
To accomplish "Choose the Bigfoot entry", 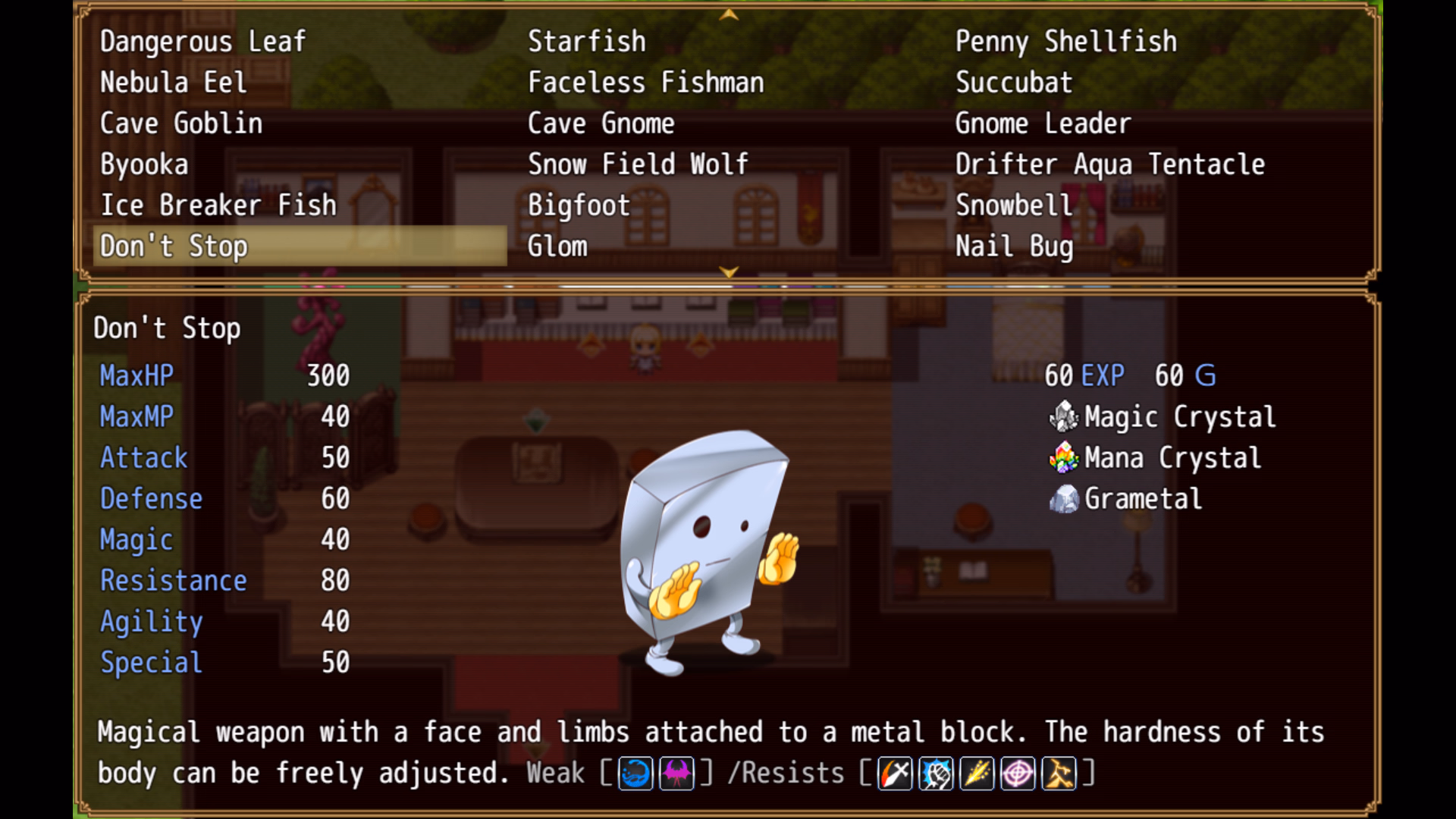I will tap(579, 206).
